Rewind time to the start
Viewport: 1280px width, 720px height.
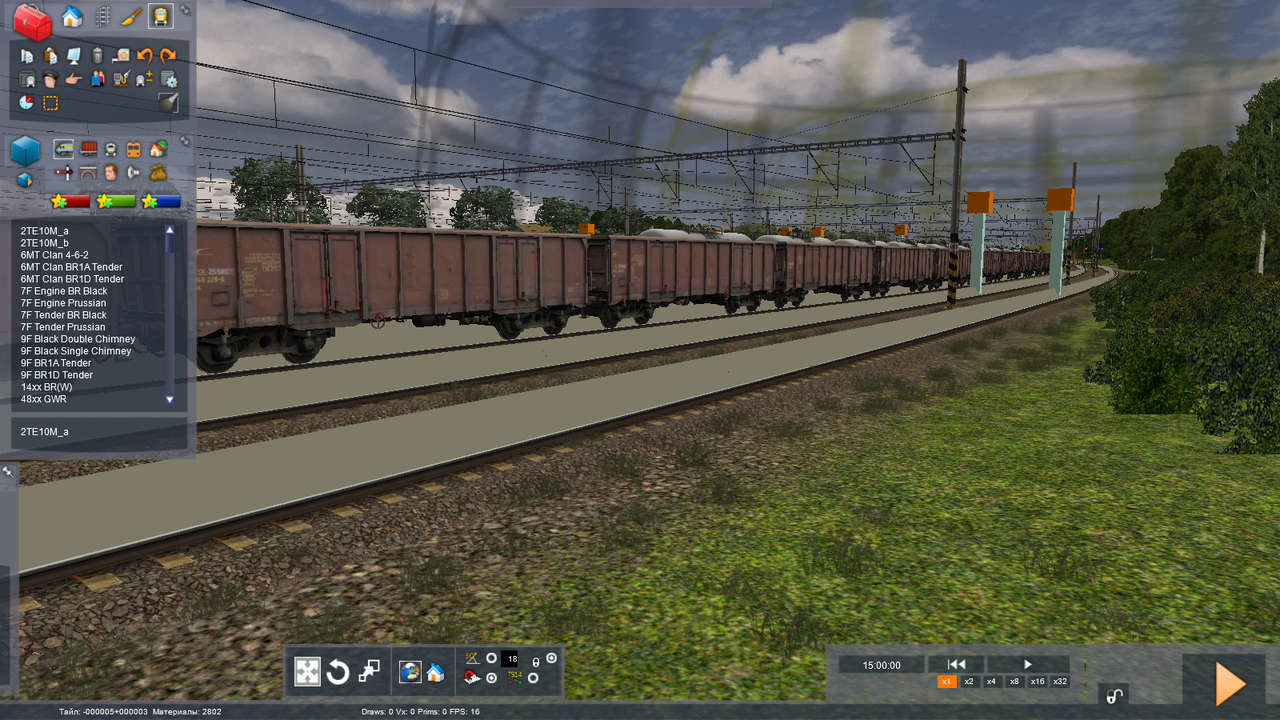(x=956, y=664)
